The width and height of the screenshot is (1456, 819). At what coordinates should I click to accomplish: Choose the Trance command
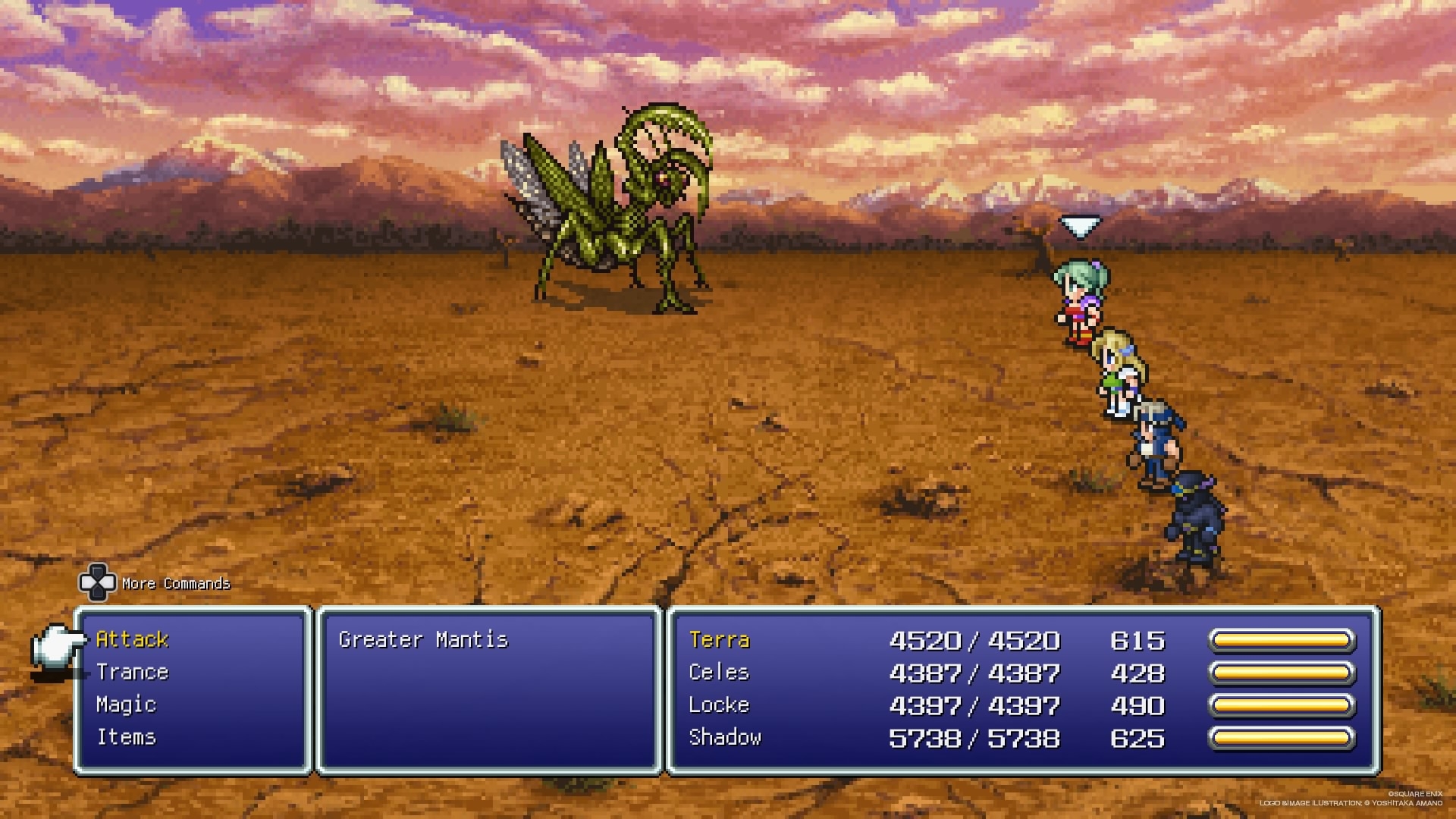tap(132, 672)
